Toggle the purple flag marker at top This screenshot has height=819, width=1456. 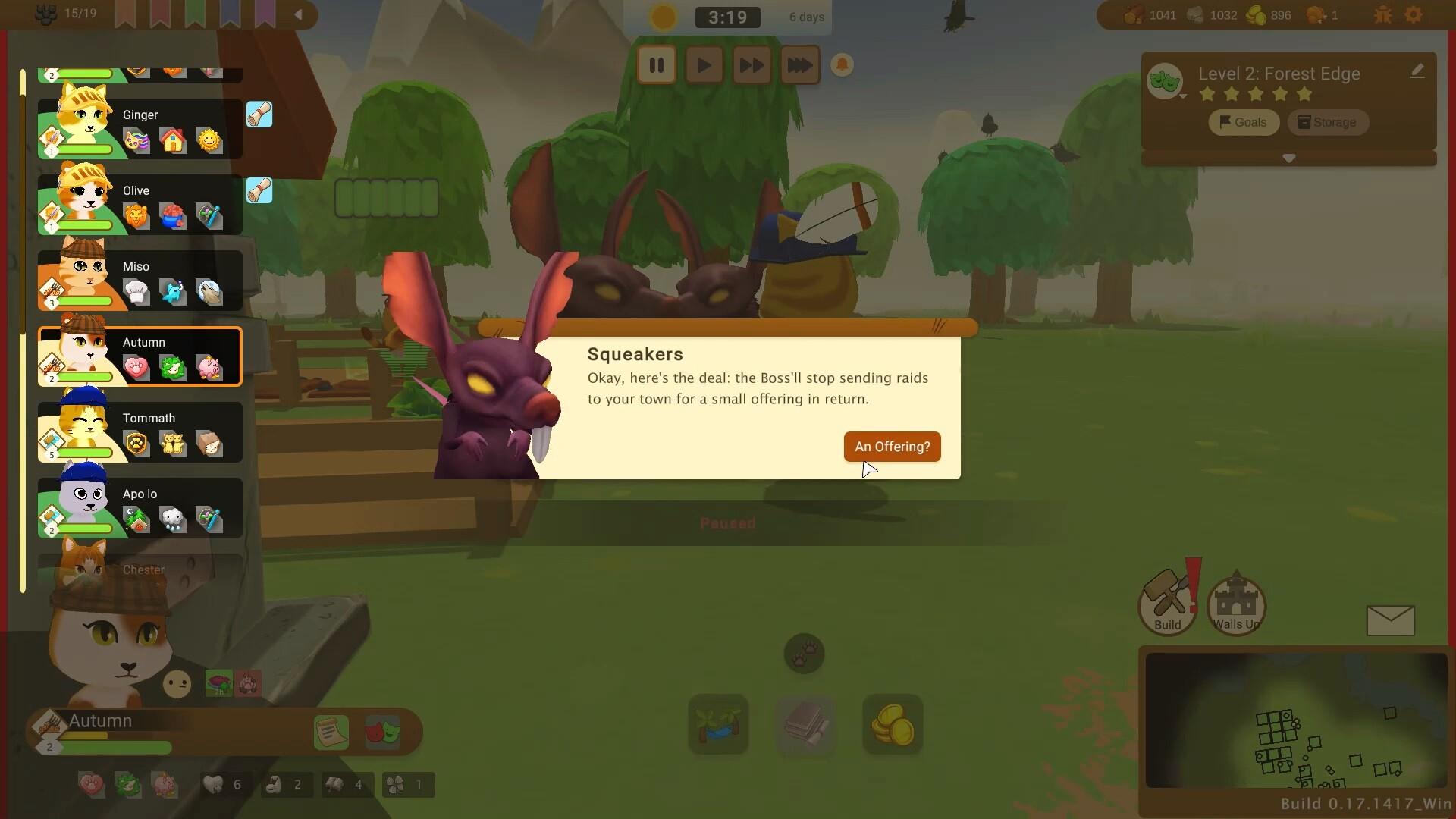point(265,14)
